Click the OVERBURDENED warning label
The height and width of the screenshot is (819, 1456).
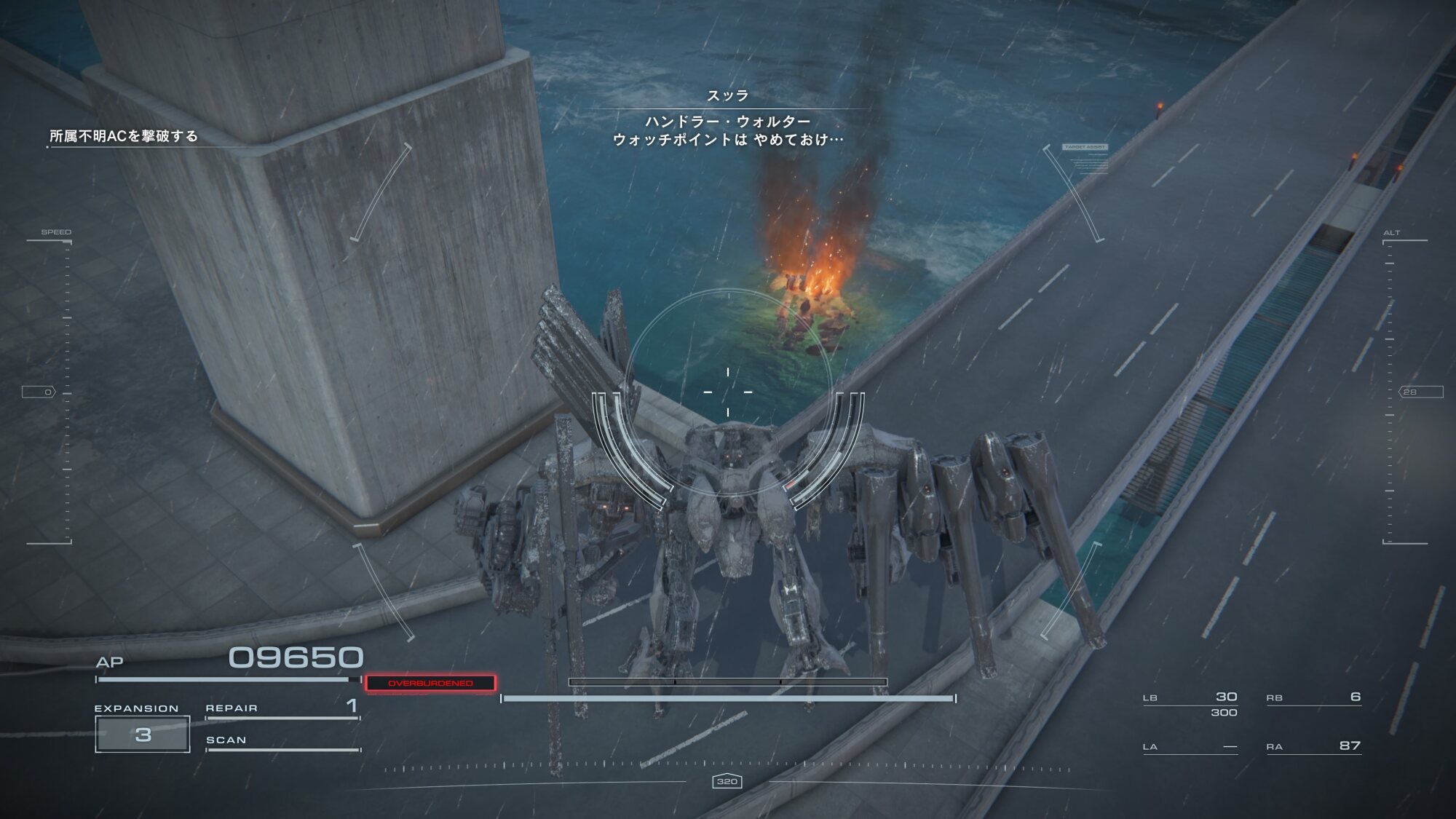pos(430,683)
